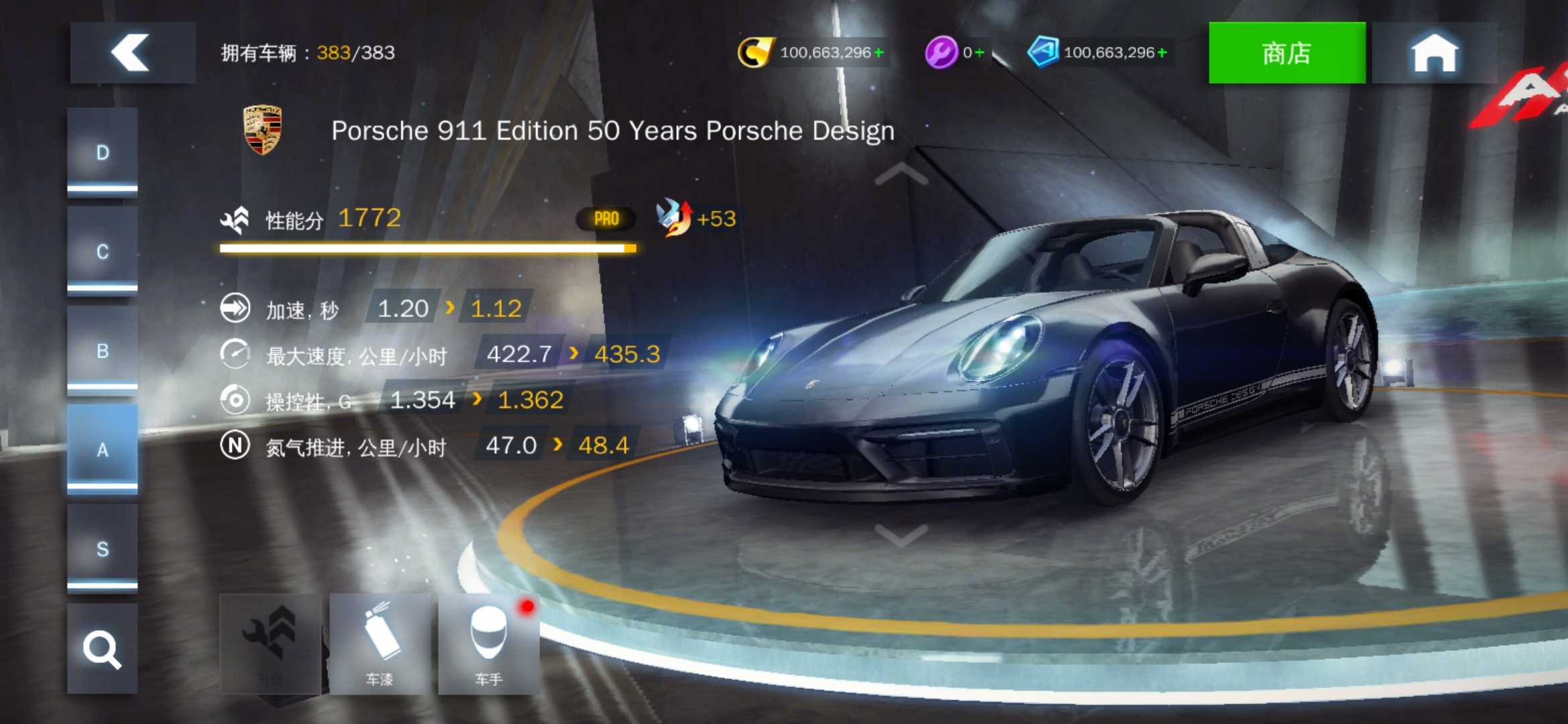
Task: Switch to class S cars
Action: click(x=103, y=548)
